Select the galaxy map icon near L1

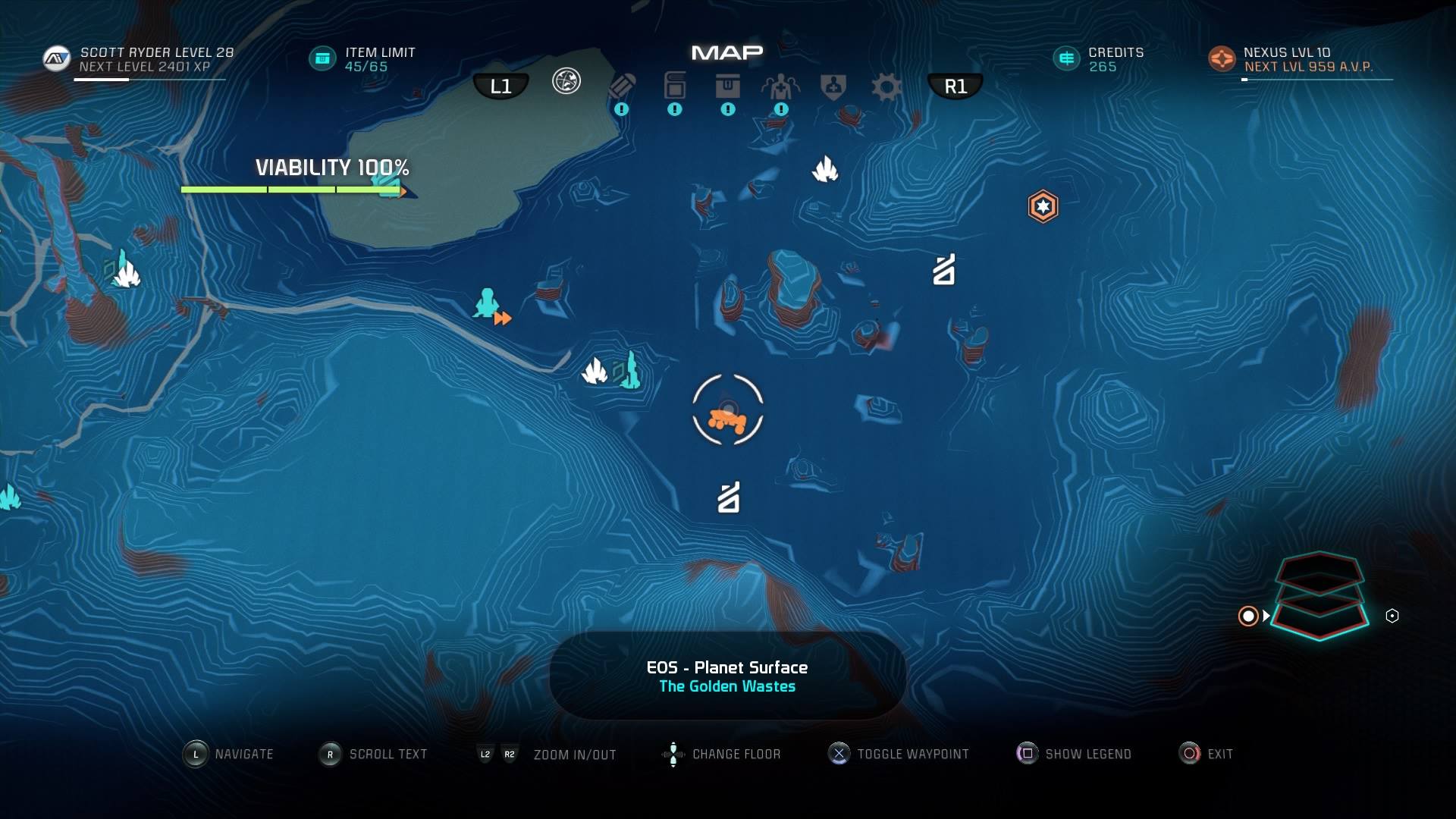coord(566,79)
